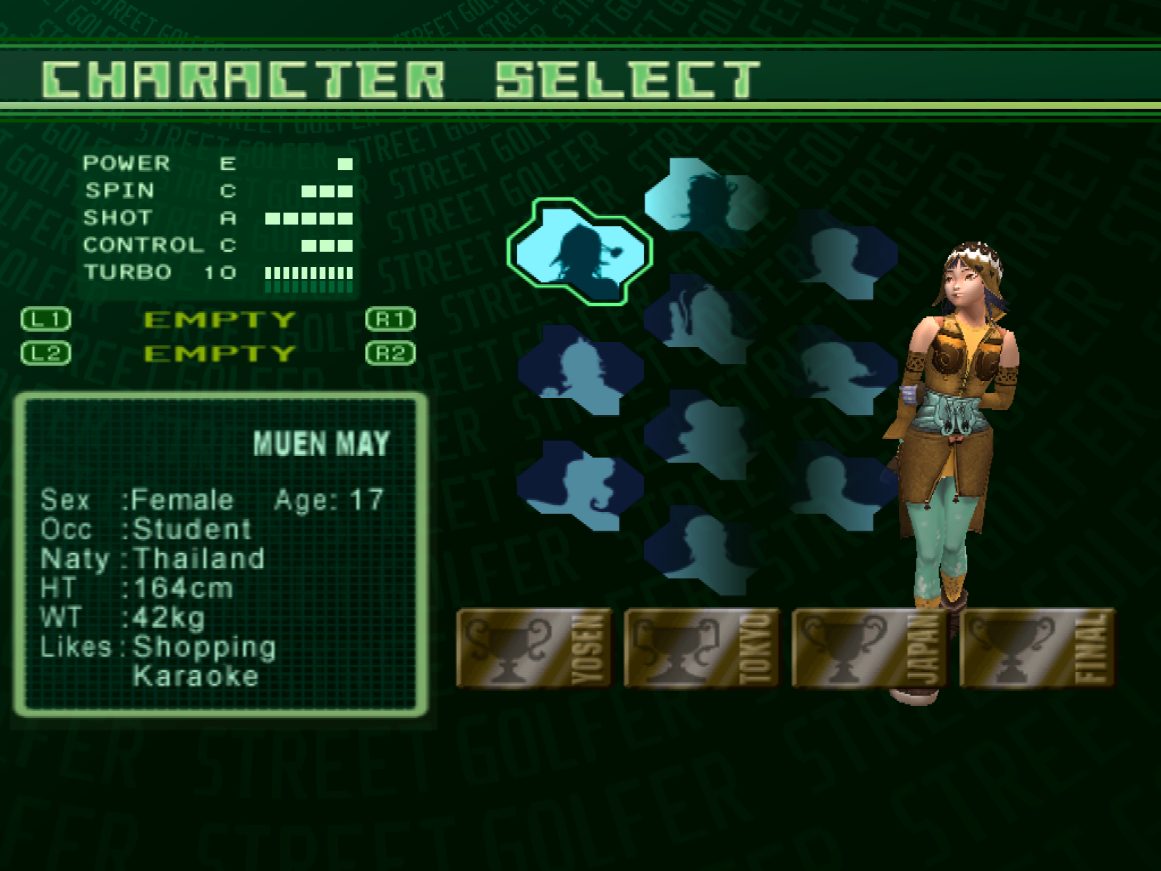Click the YOSEN trophy tile
1161x871 pixels.
tap(534, 648)
